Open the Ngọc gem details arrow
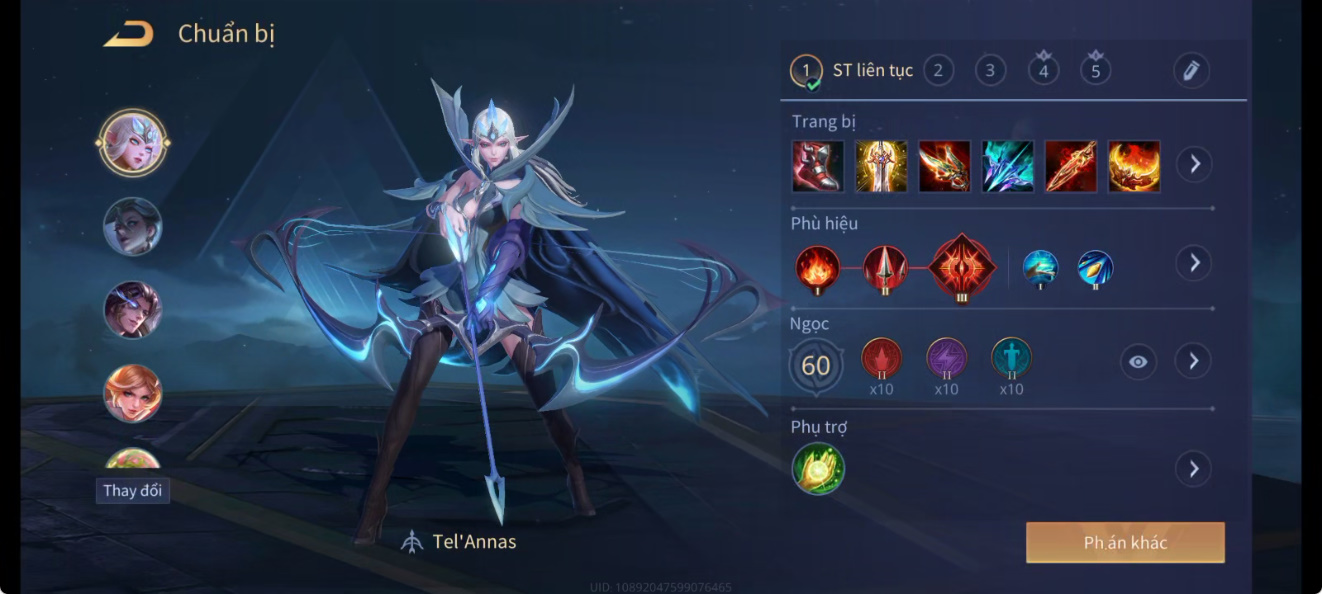The width and height of the screenshot is (1322, 594). pyautogui.click(x=1193, y=361)
